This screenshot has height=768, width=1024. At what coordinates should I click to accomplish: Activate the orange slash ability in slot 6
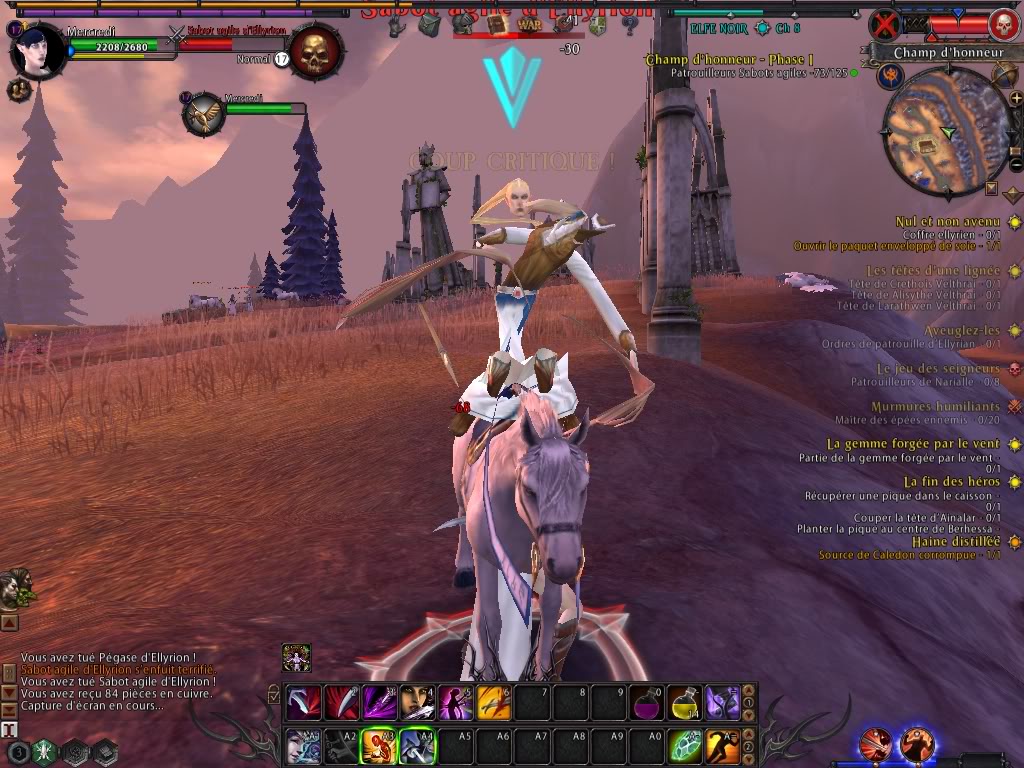pyautogui.click(x=494, y=703)
